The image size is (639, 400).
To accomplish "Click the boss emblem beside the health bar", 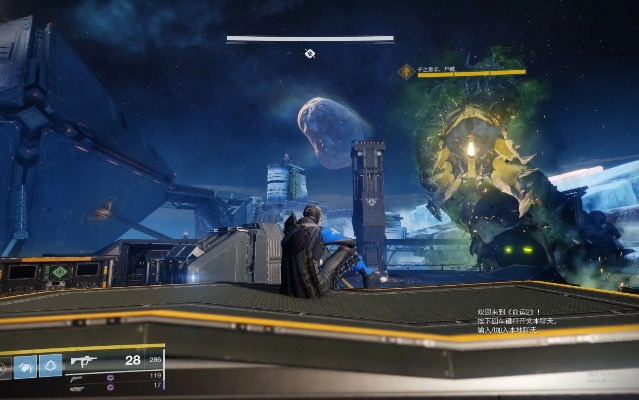I will [x=406, y=72].
